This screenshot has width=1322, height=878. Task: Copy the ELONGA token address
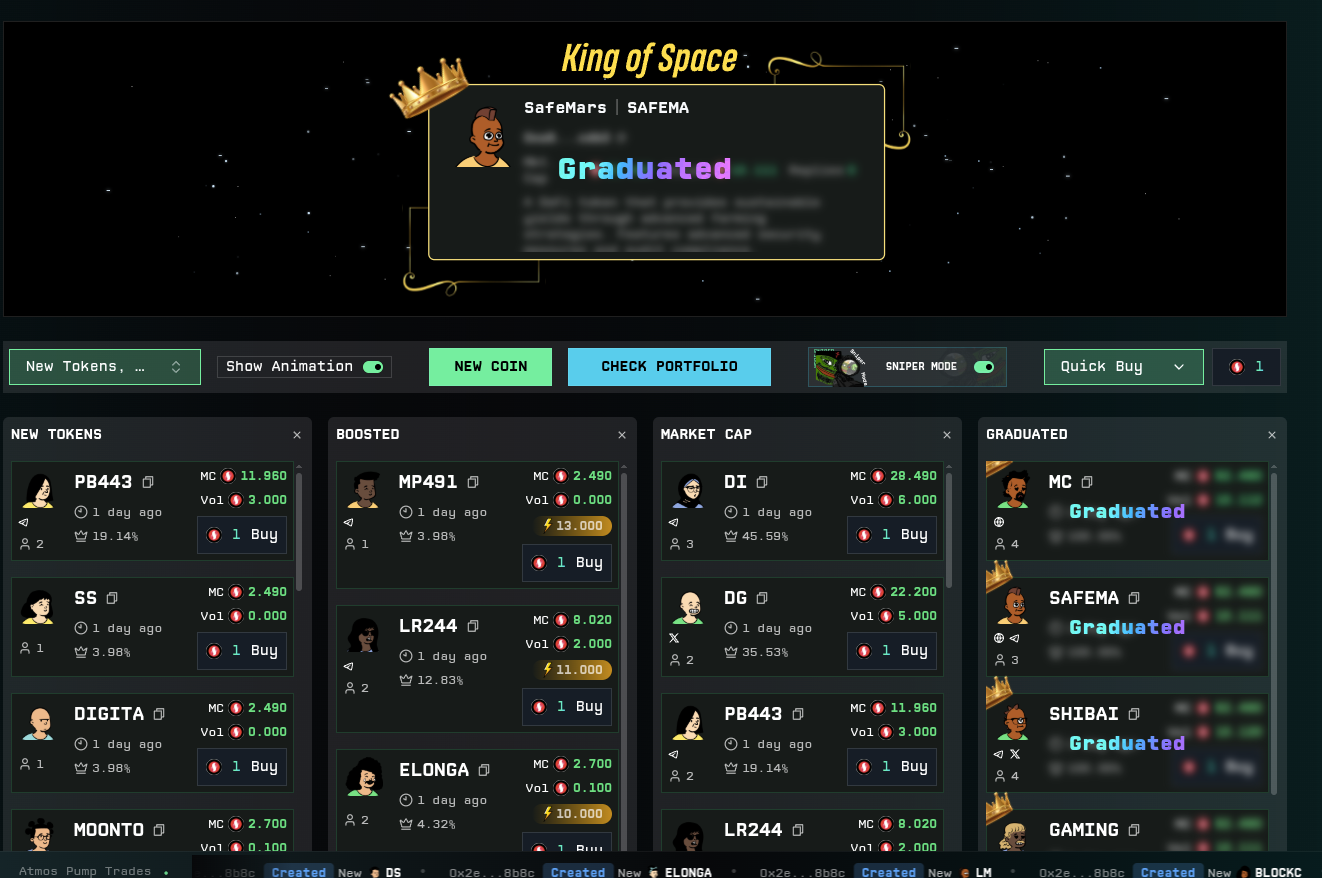pyautogui.click(x=483, y=770)
